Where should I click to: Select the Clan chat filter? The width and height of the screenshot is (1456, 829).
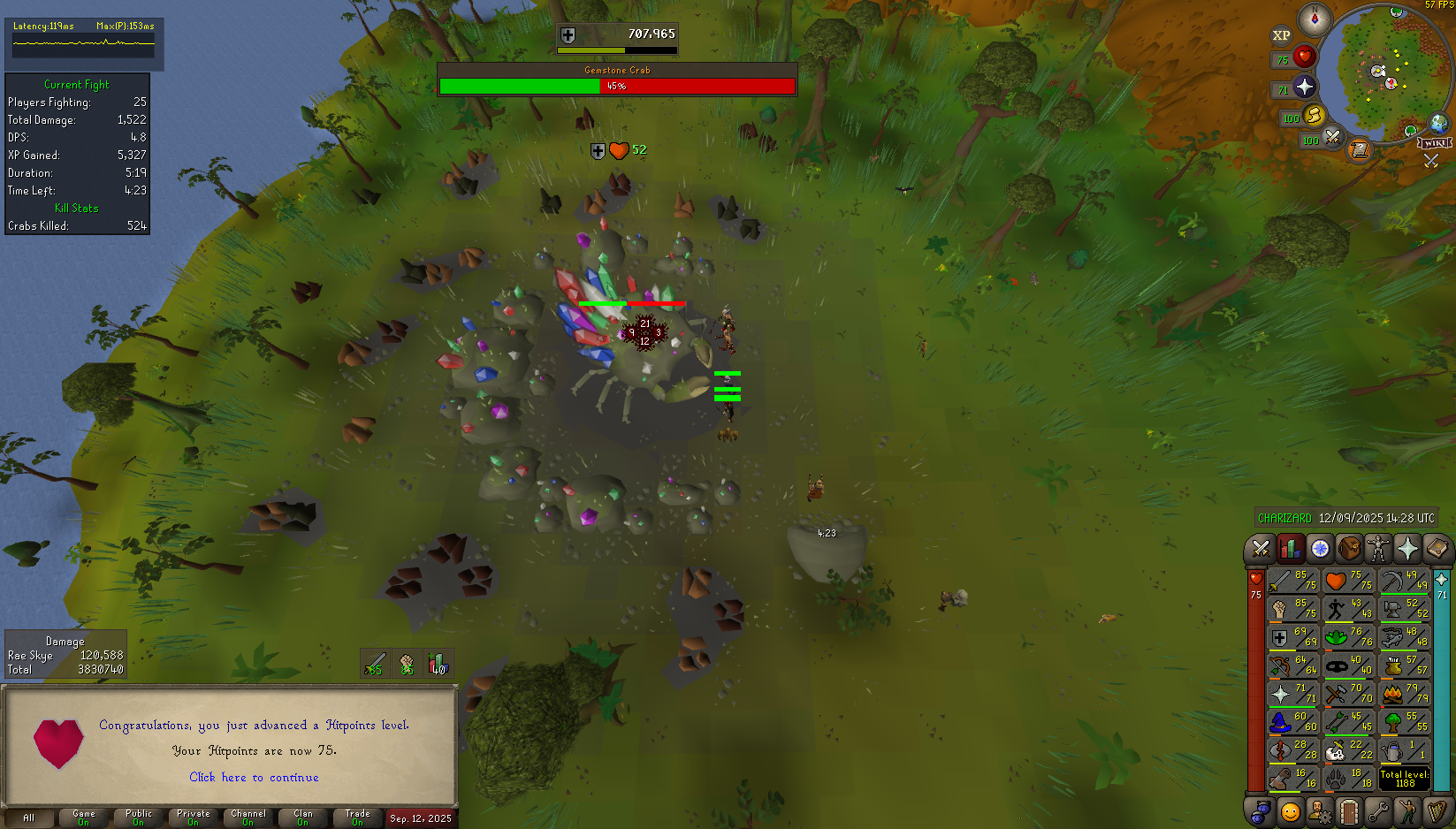pyautogui.click(x=303, y=818)
